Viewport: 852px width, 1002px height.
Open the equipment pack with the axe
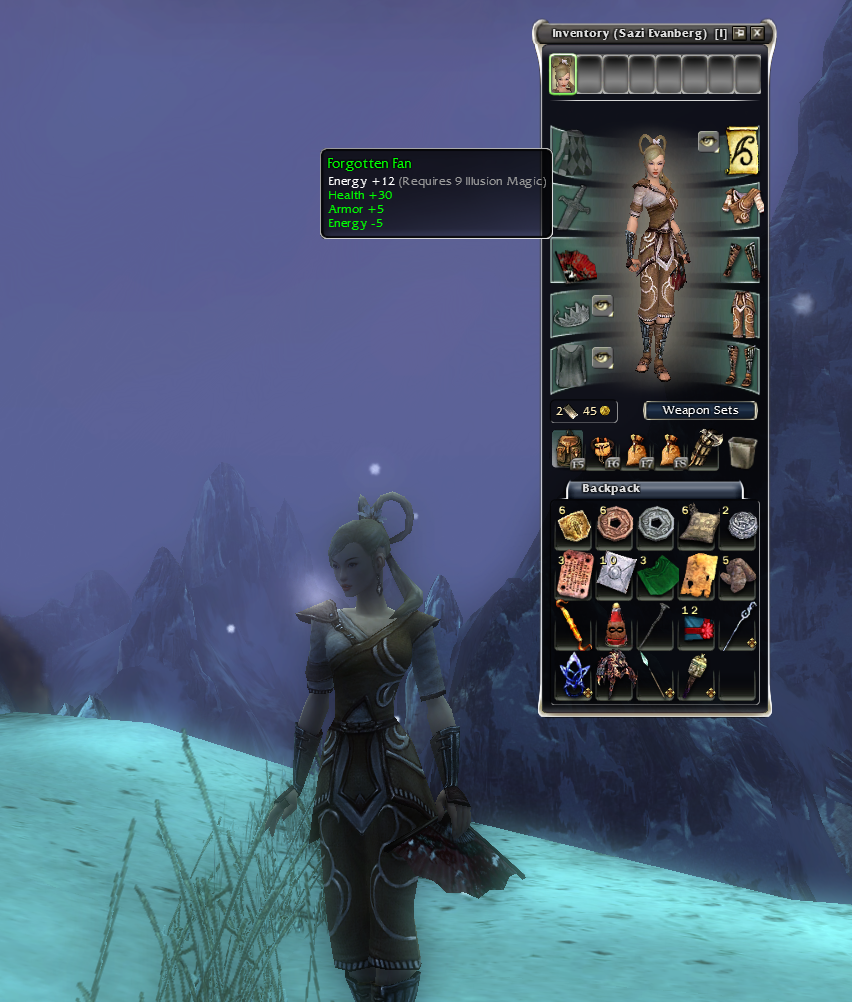pyautogui.click(x=704, y=450)
